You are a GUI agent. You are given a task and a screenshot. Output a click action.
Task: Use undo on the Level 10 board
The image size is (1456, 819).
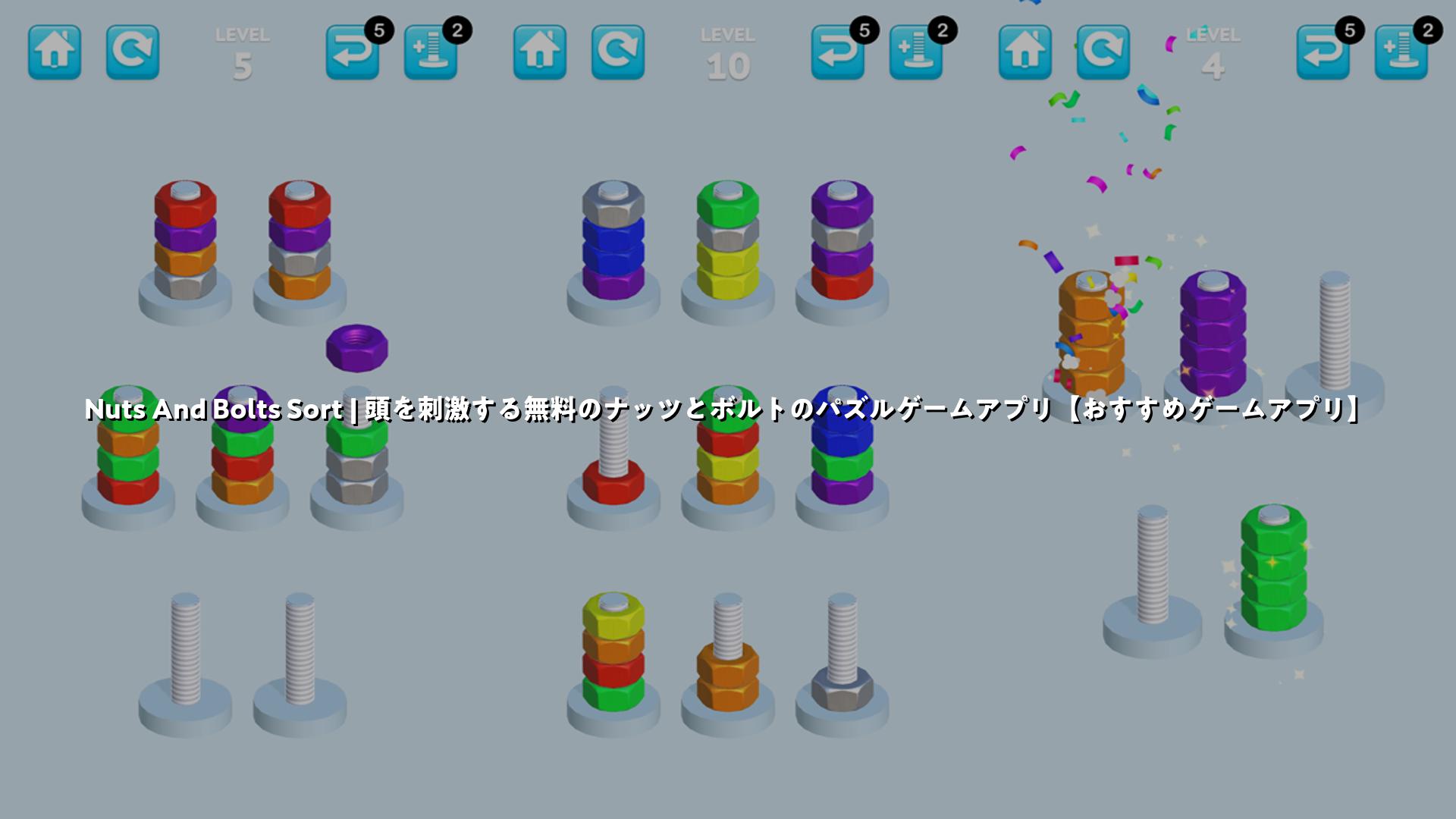[838, 52]
